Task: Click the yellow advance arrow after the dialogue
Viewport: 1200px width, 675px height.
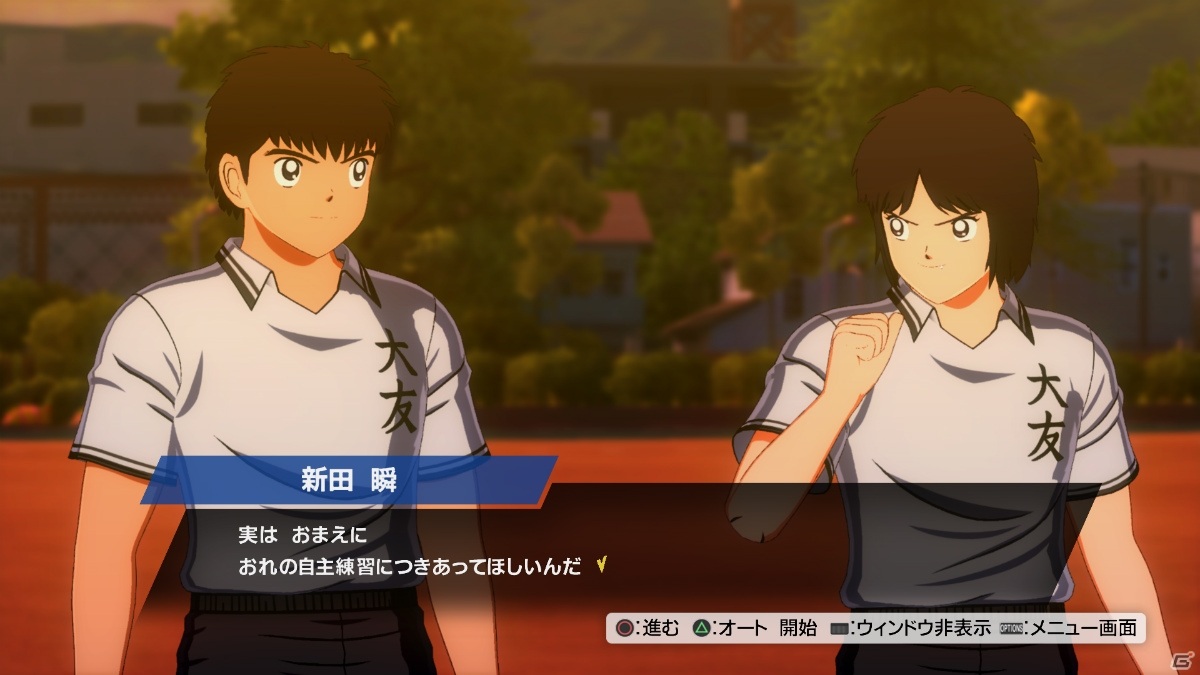Action: [x=600, y=566]
